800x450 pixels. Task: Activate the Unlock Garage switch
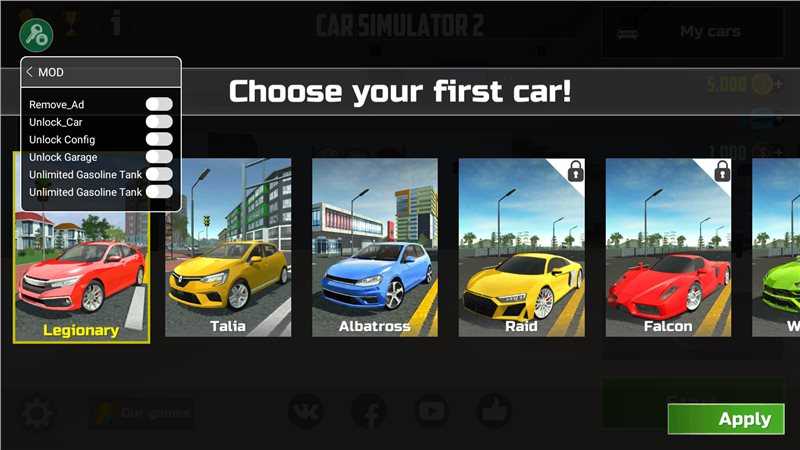coord(159,157)
